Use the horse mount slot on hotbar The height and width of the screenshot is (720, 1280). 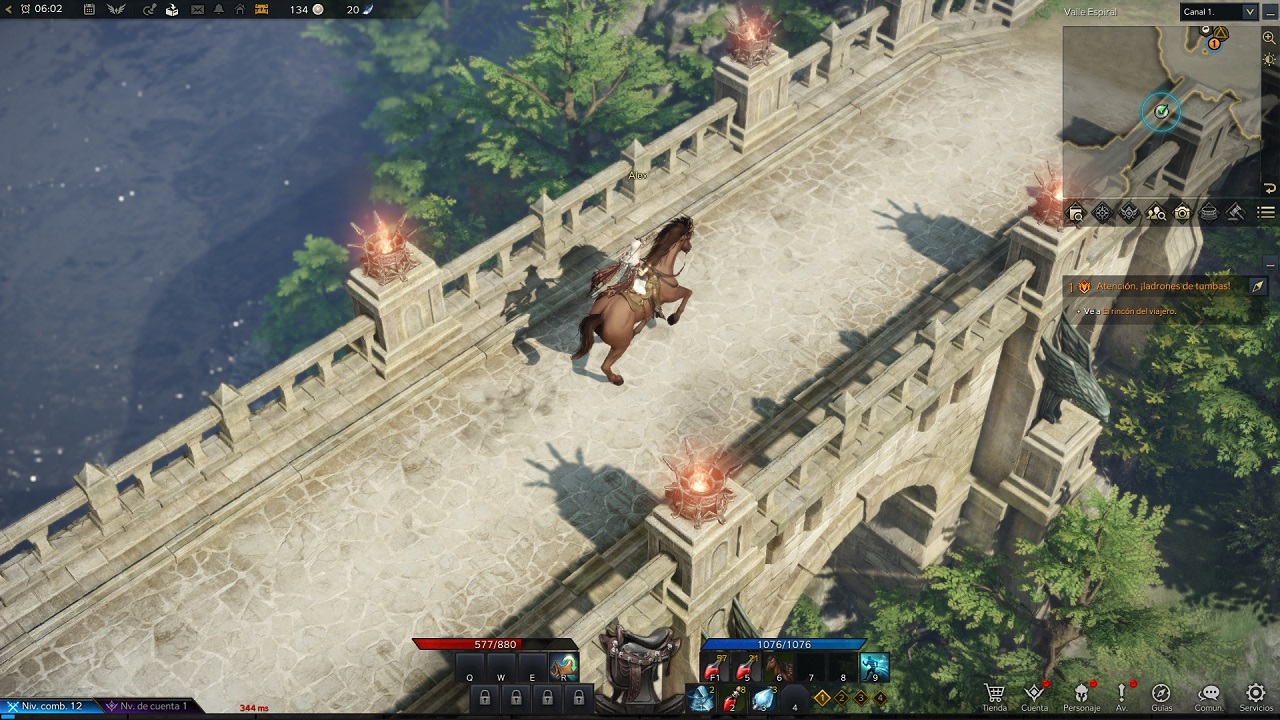(779, 667)
